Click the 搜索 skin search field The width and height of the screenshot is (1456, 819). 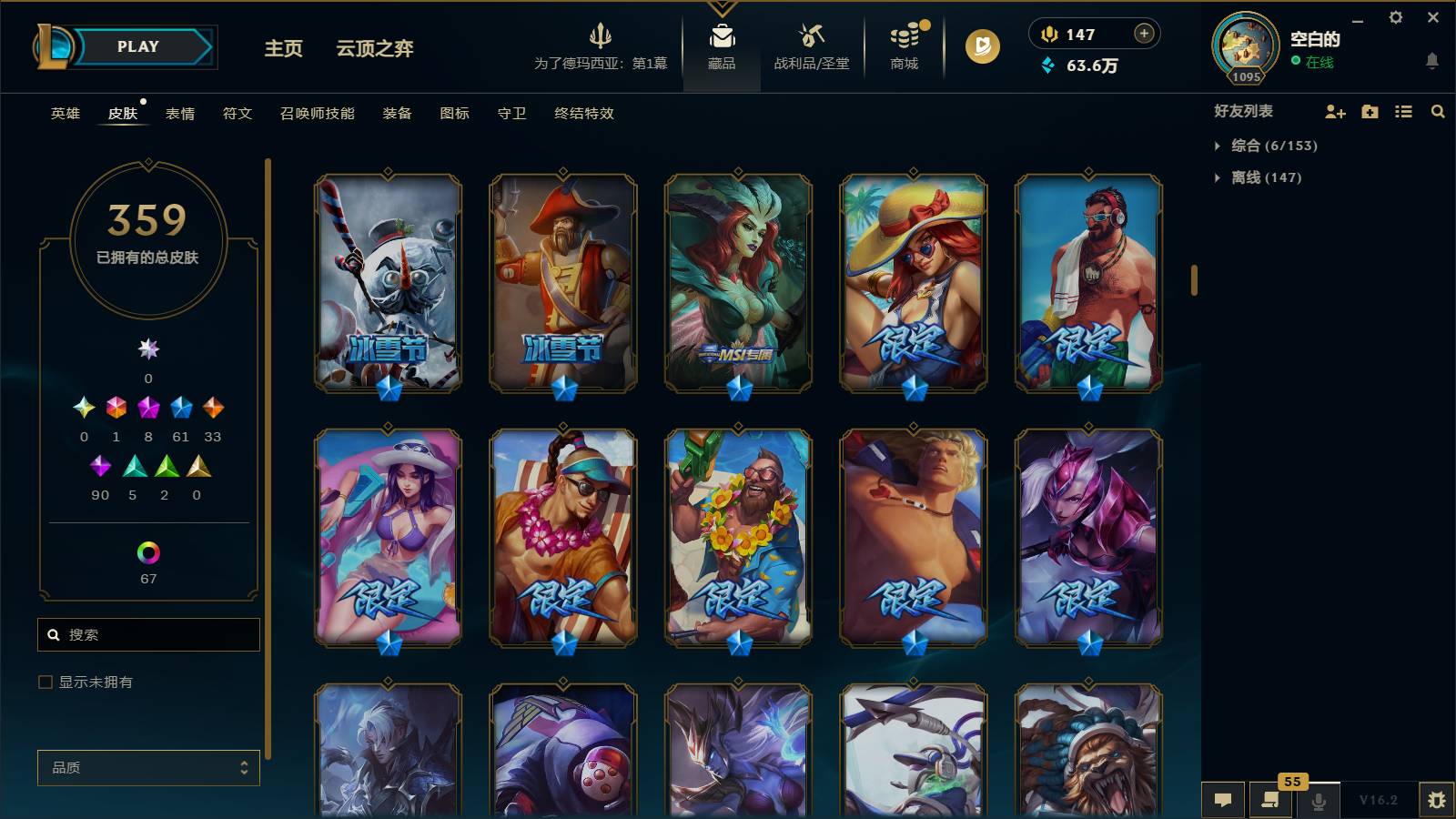(147, 634)
